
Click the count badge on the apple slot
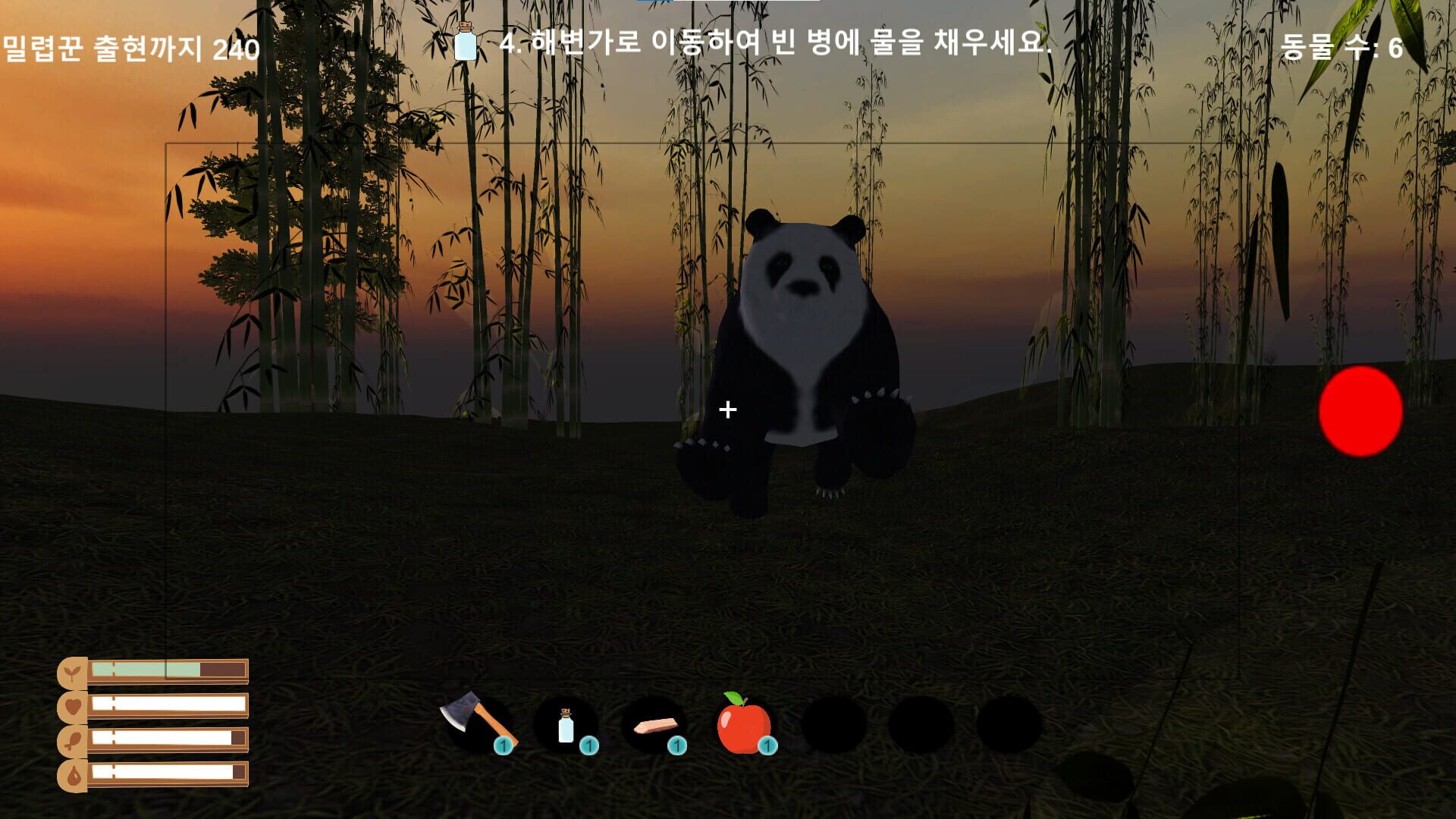pyautogui.click(x=768, y=746)
